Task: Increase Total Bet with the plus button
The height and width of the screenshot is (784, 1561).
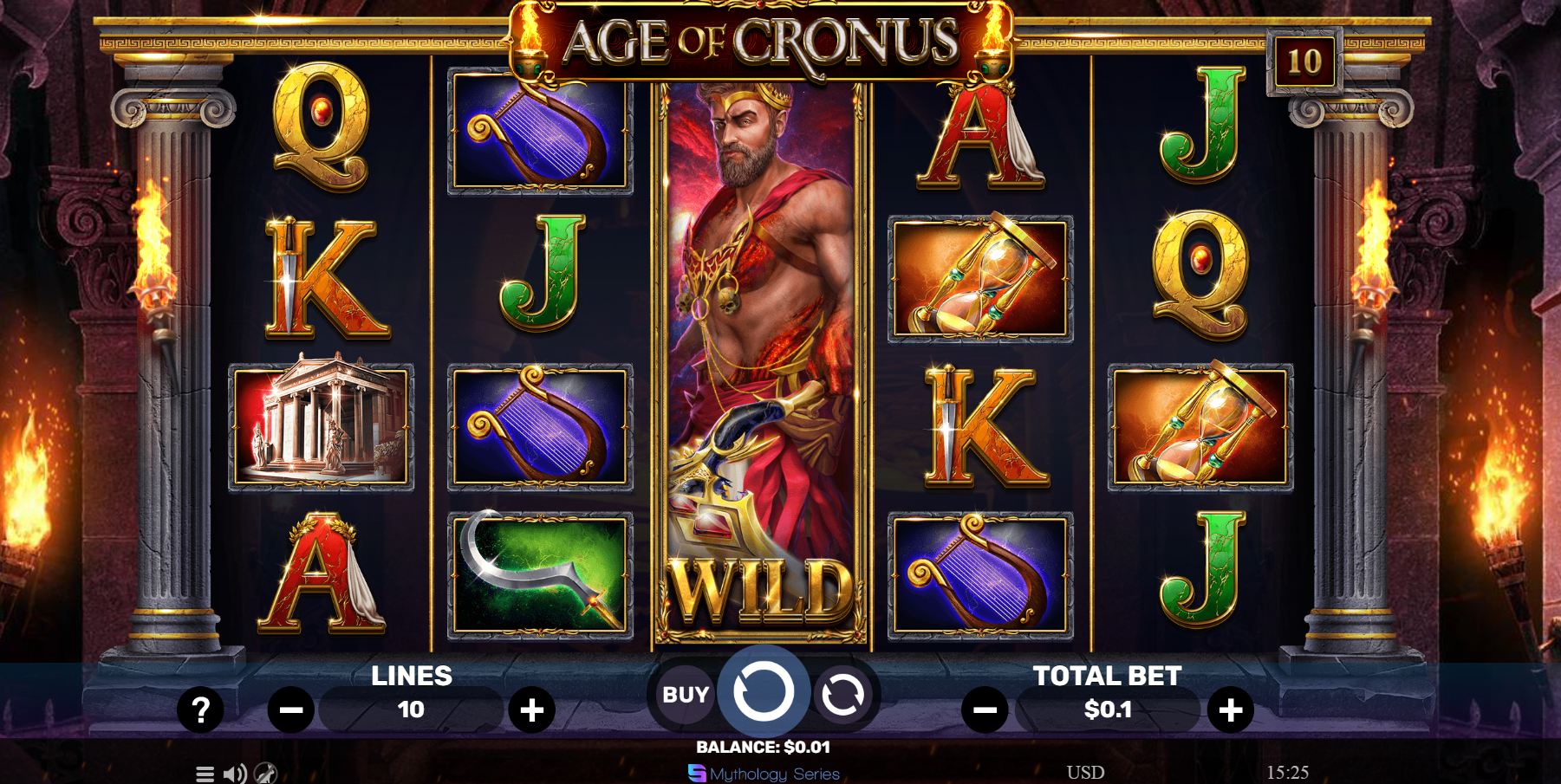Action: [1230, 709]
